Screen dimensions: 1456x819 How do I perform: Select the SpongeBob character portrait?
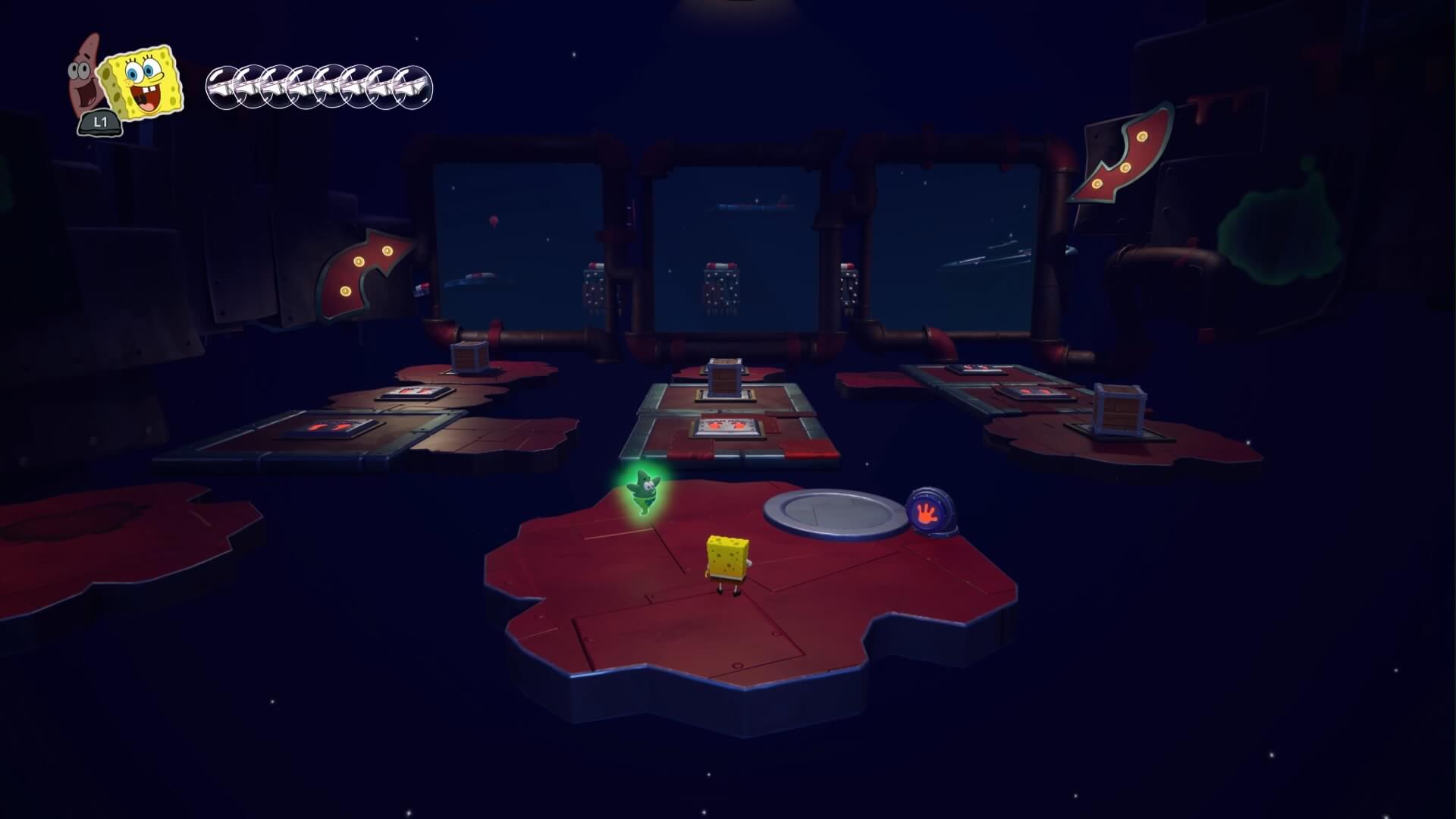click(x=144, y=85)
